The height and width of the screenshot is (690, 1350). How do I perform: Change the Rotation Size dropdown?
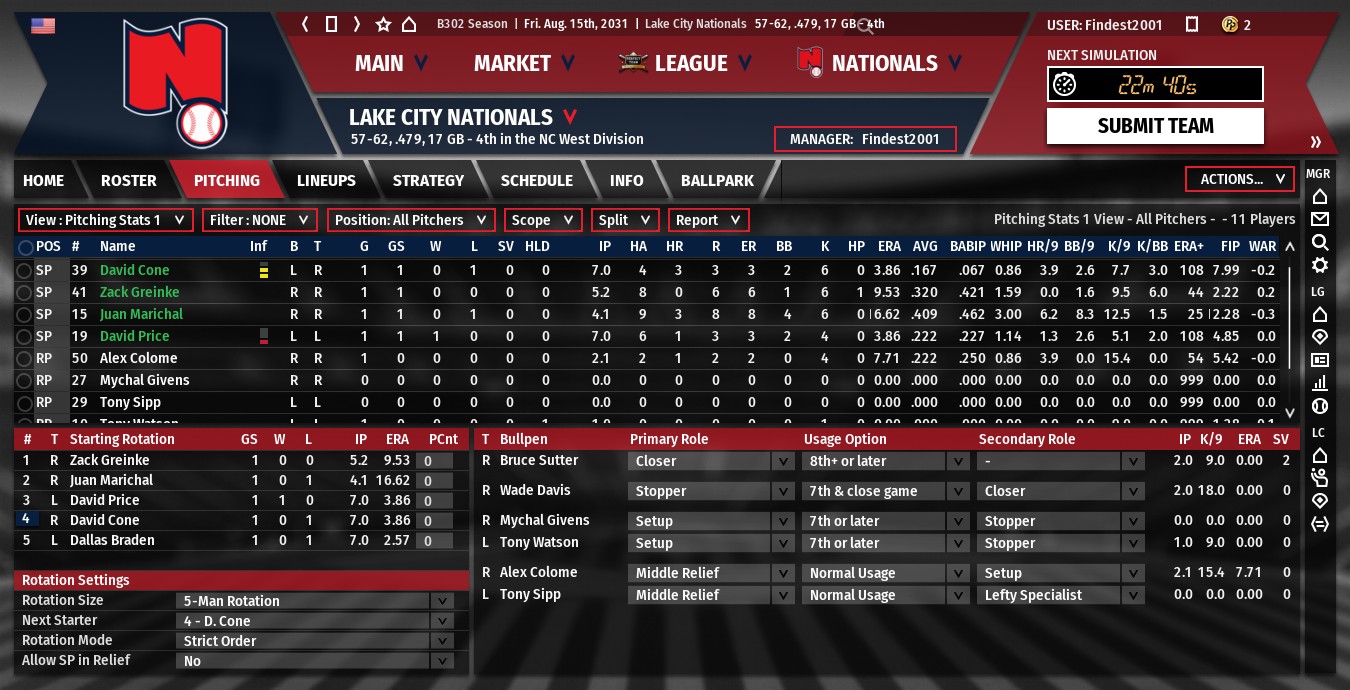tap(315, 601)
